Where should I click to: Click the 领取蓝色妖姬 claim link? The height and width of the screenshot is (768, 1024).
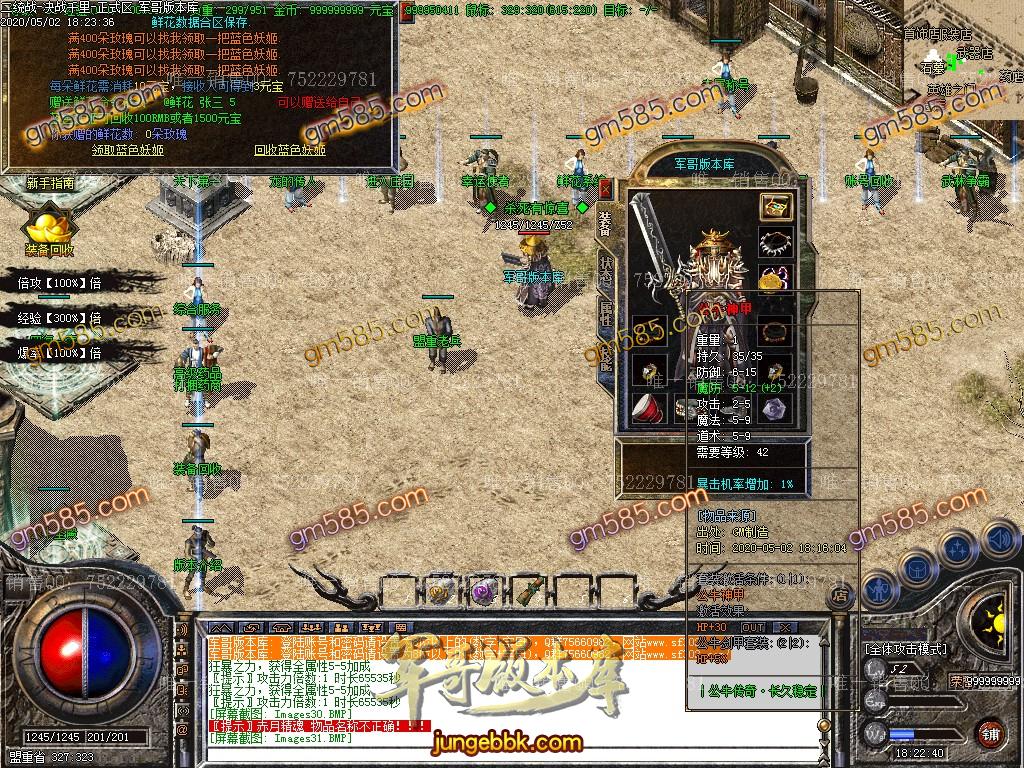127,151
